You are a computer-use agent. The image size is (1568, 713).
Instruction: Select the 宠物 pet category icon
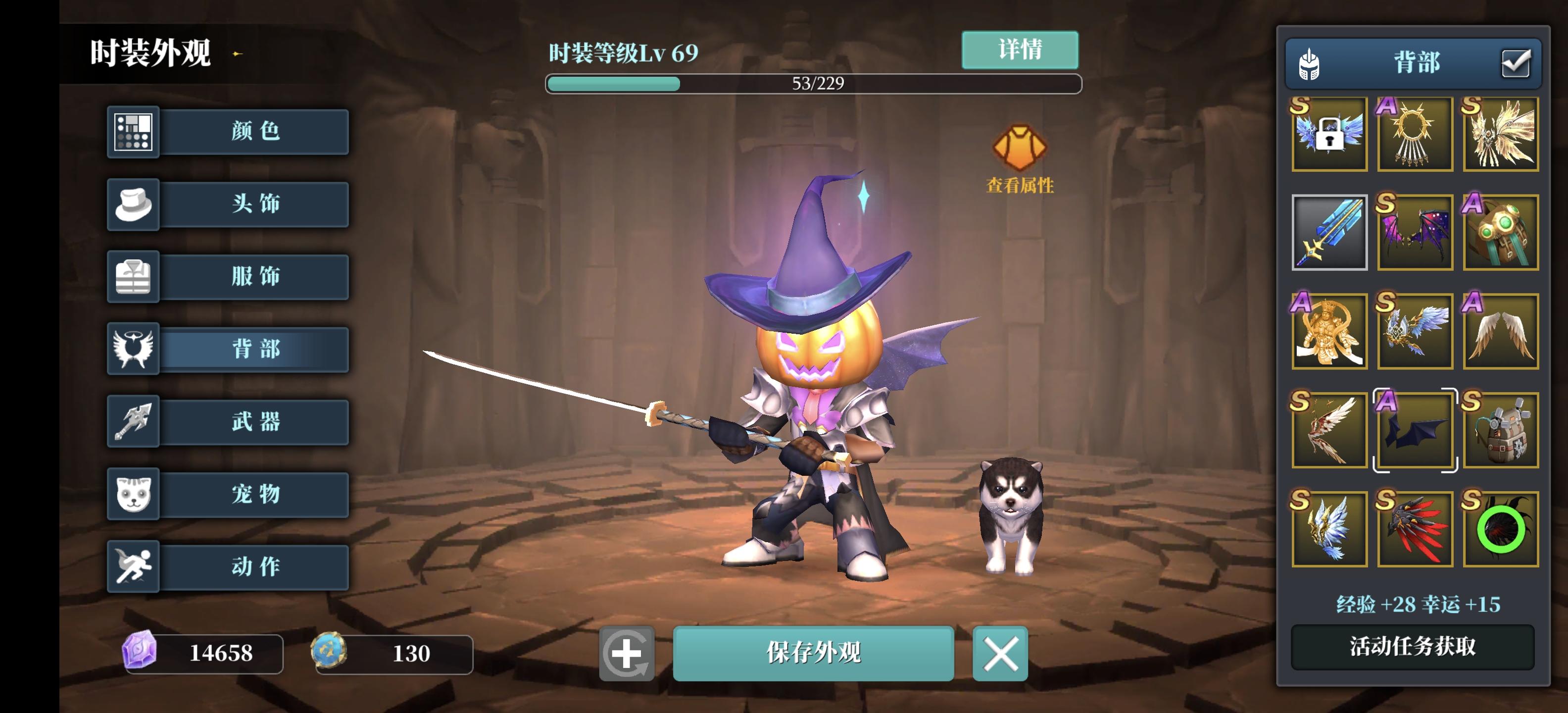(133, 495)
